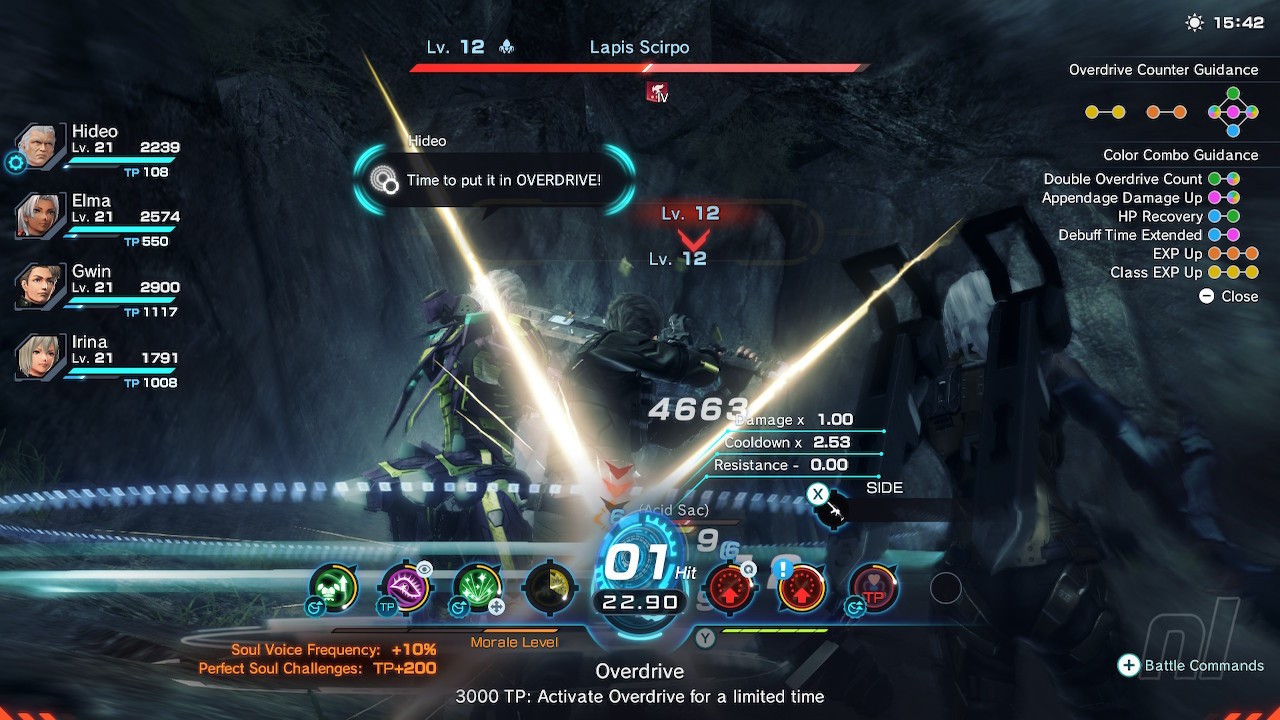Activate the red arrow art with exclamation badge

pyautogui.click(x=801, y=589)
